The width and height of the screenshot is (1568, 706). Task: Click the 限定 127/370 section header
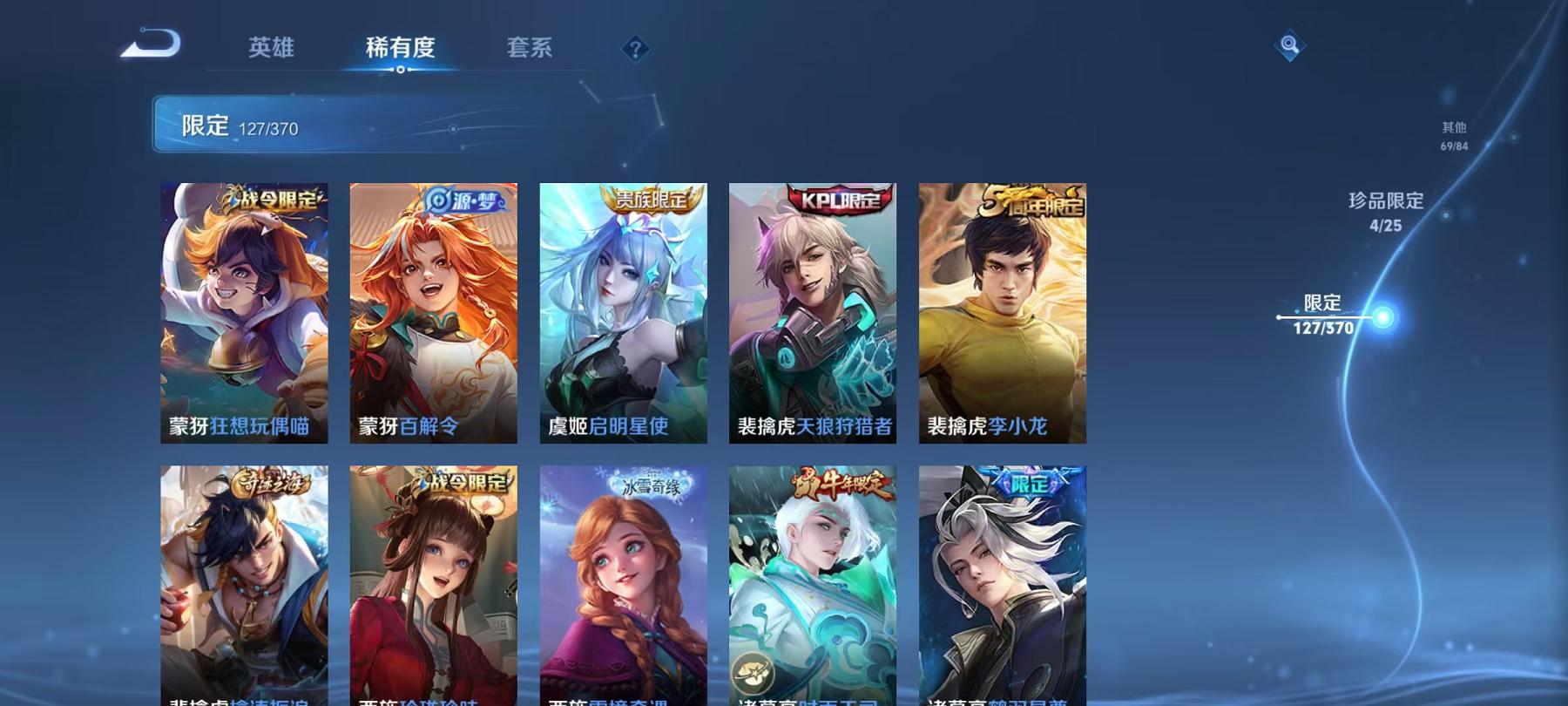pyautogui.click(x=244, y=126)
